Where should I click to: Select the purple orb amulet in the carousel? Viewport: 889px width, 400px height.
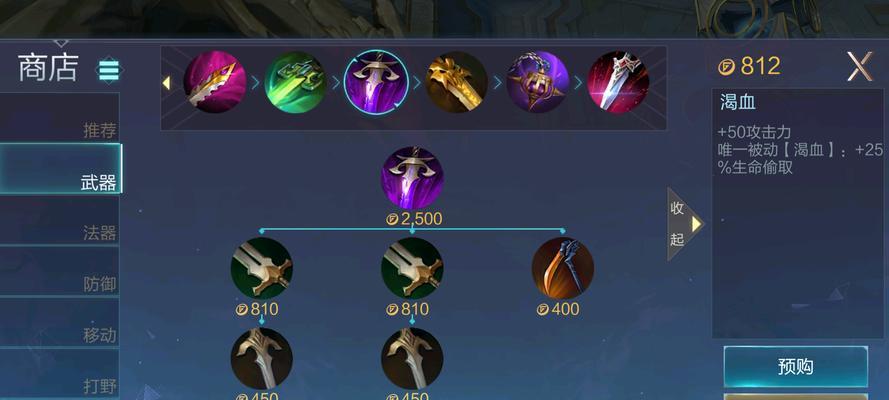537,82
